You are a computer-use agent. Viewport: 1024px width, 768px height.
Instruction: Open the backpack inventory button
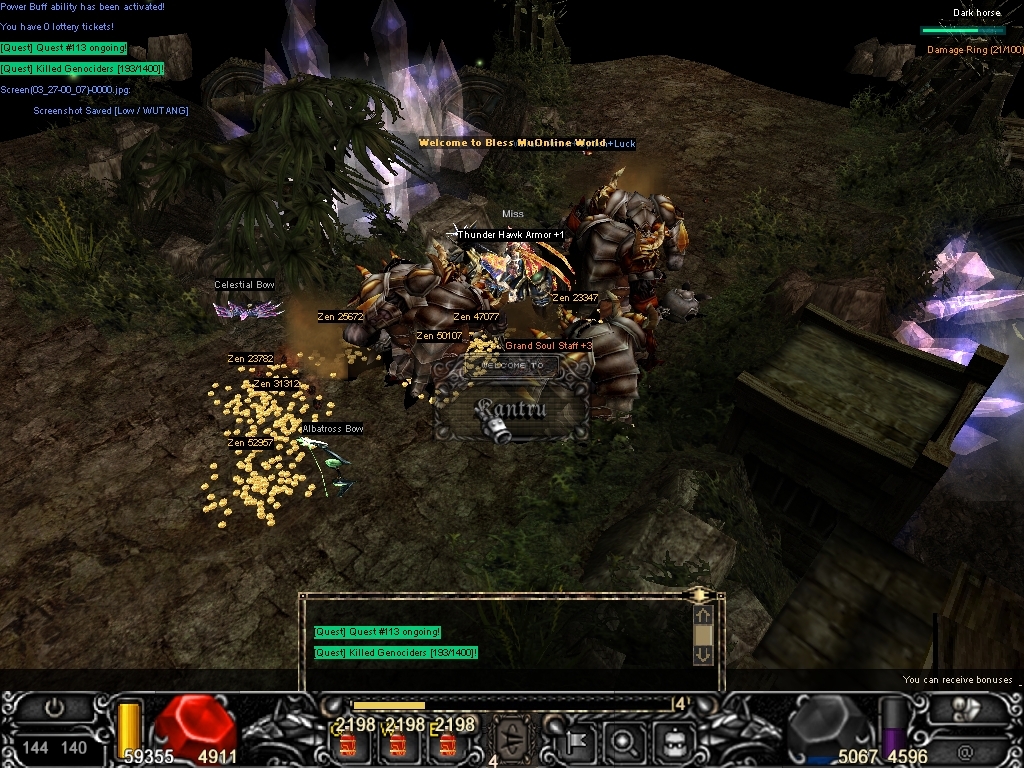point(673,742)
